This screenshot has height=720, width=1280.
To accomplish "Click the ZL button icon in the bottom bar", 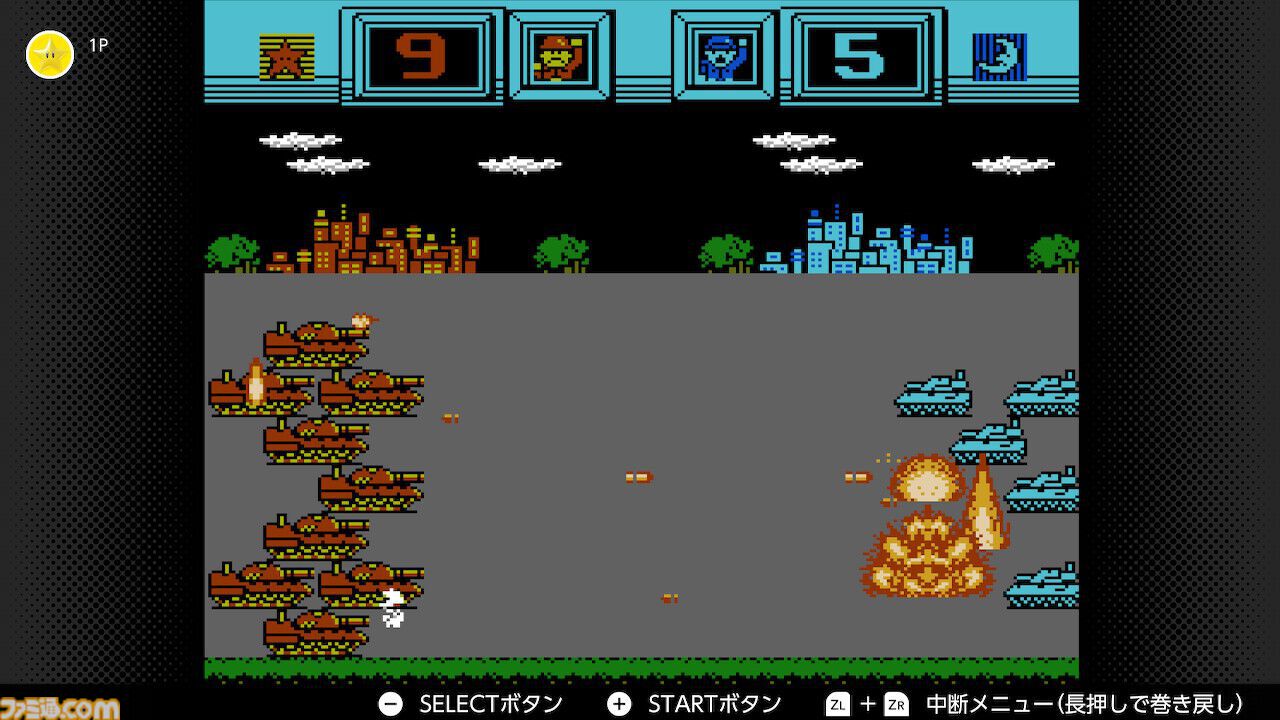I will (839, 703).
